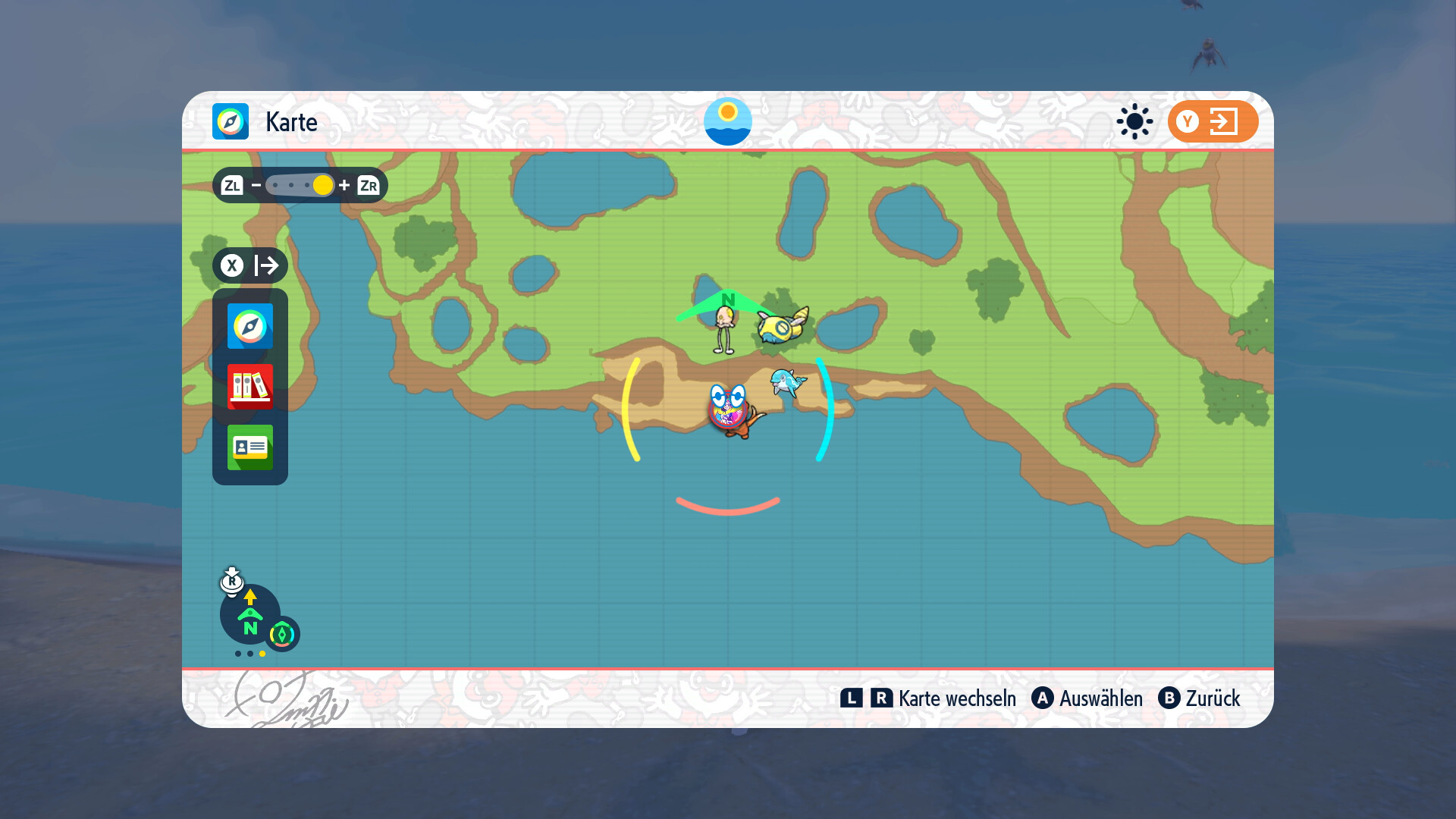Click the sunrise time-of-day emblem
Image resolution: width=1456 pixels, height=819 pixels.
coord(728,121)
